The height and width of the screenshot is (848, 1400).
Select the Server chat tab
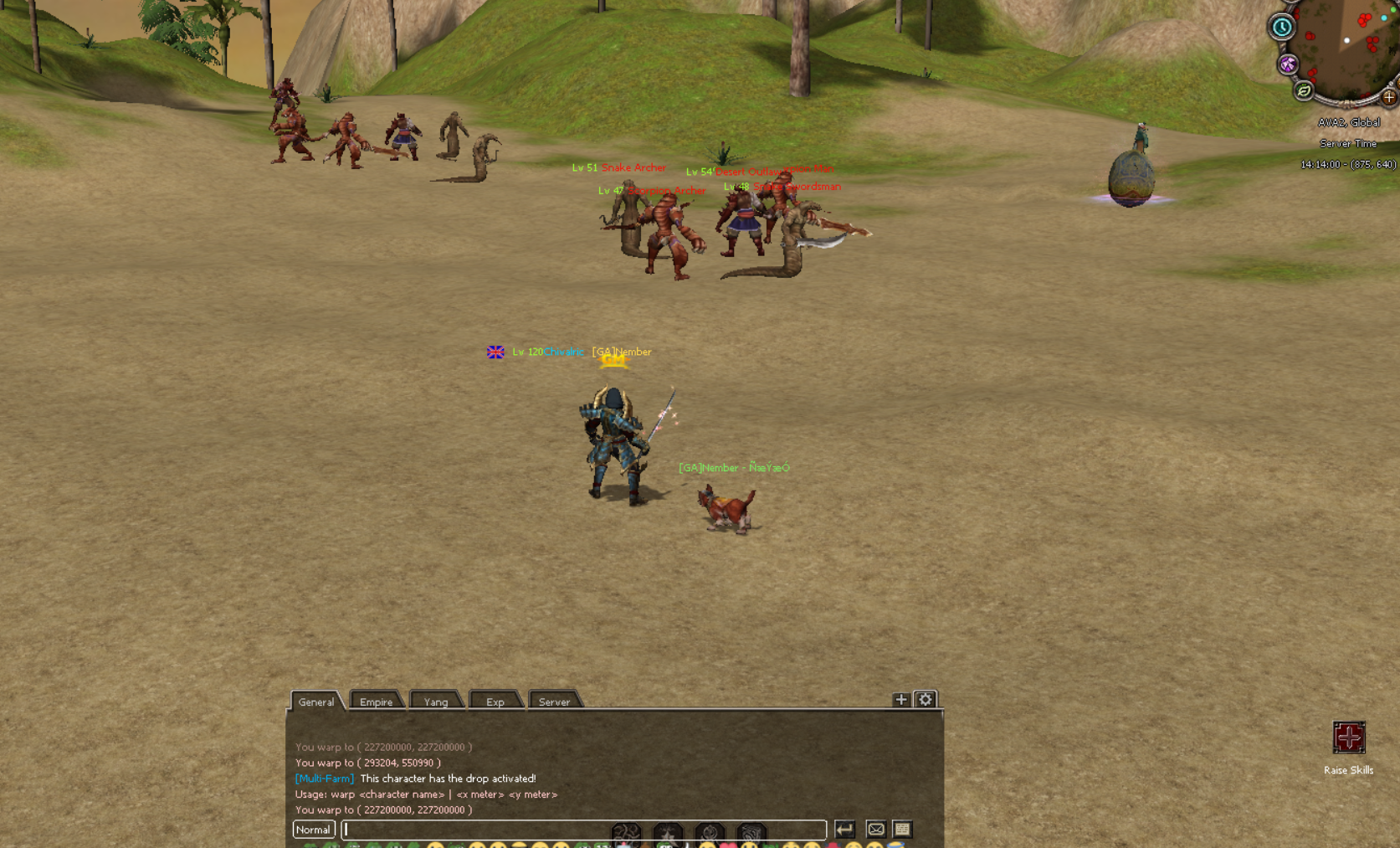pos(555,702)
